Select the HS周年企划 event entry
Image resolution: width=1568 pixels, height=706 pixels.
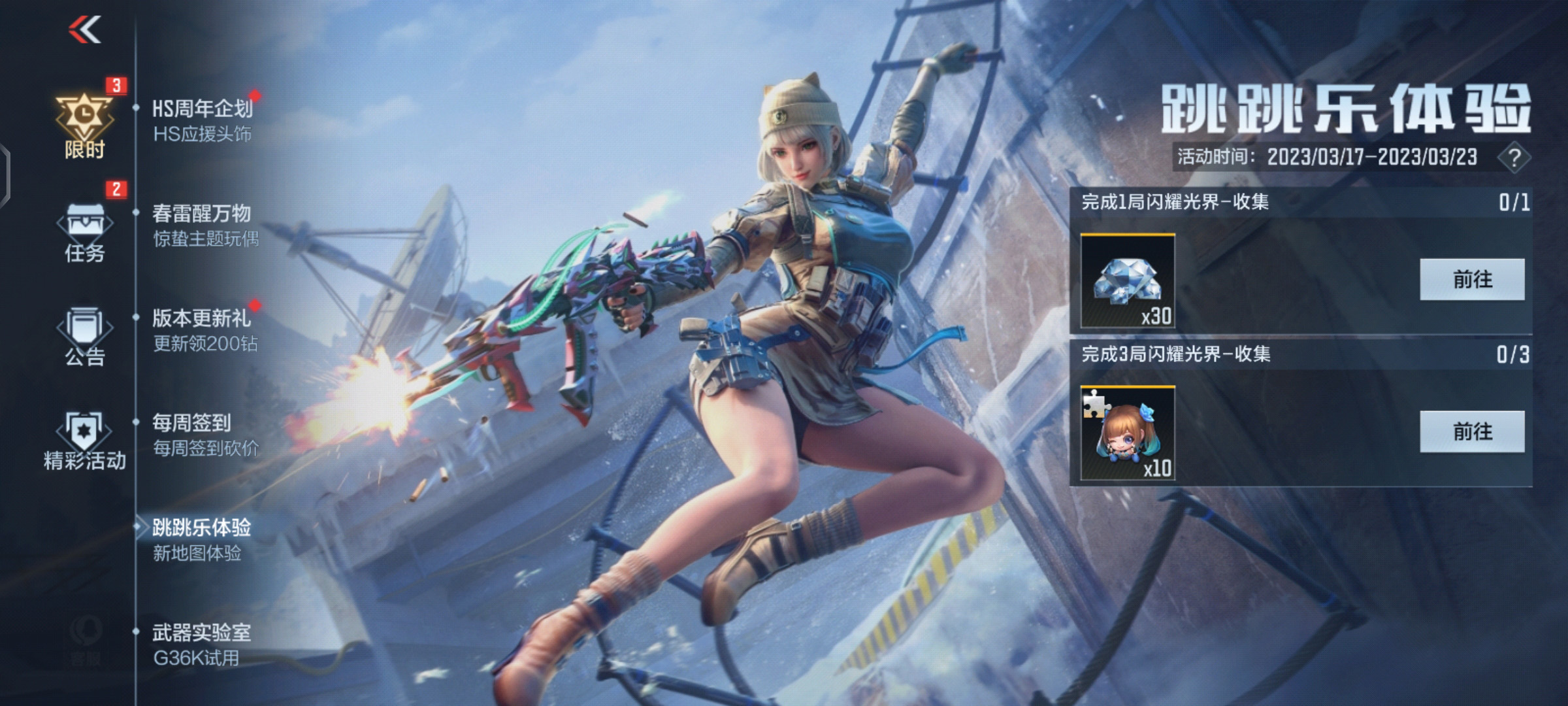point(202,120)
